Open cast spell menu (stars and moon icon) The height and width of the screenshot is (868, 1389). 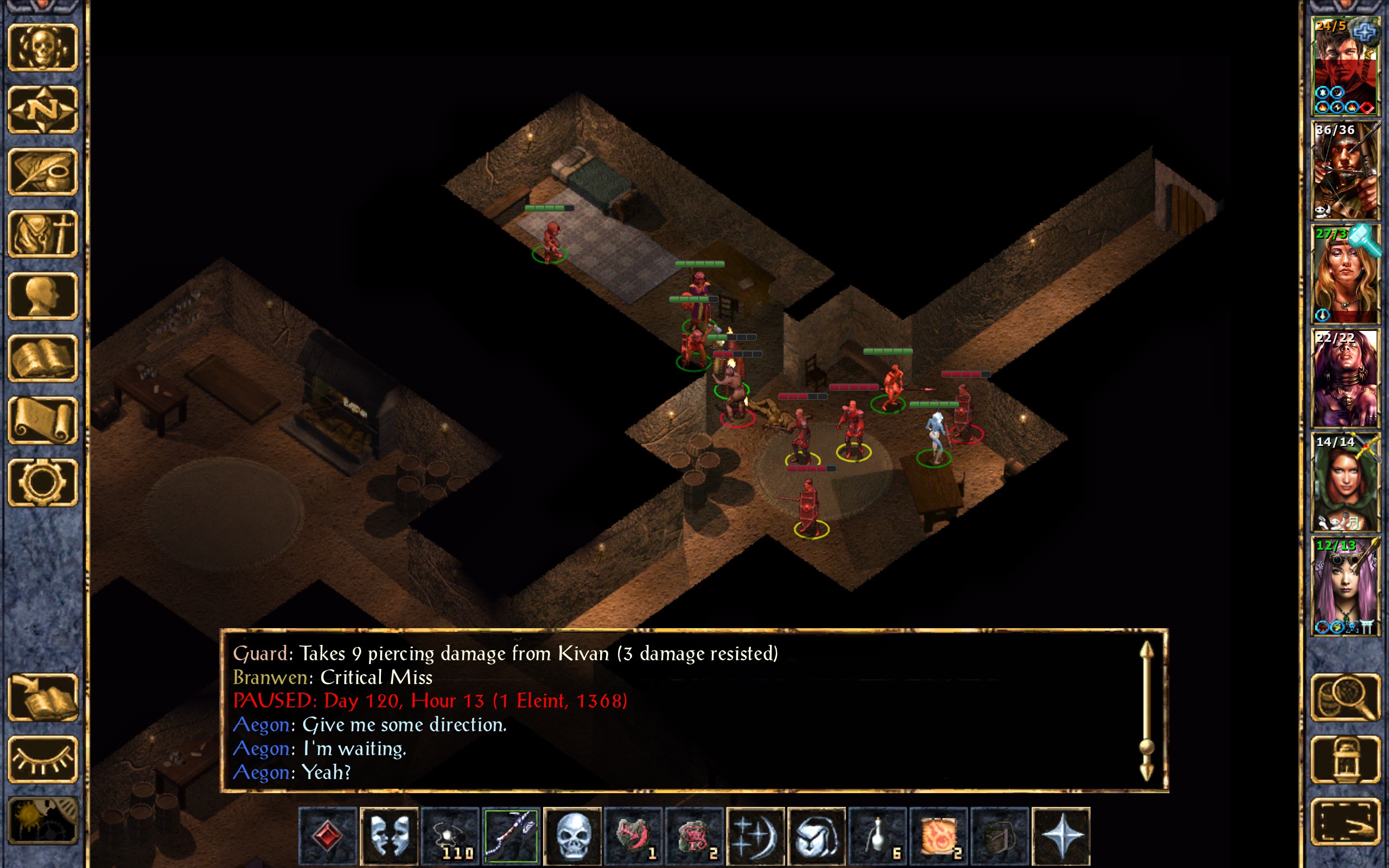(x=755, y=836)
